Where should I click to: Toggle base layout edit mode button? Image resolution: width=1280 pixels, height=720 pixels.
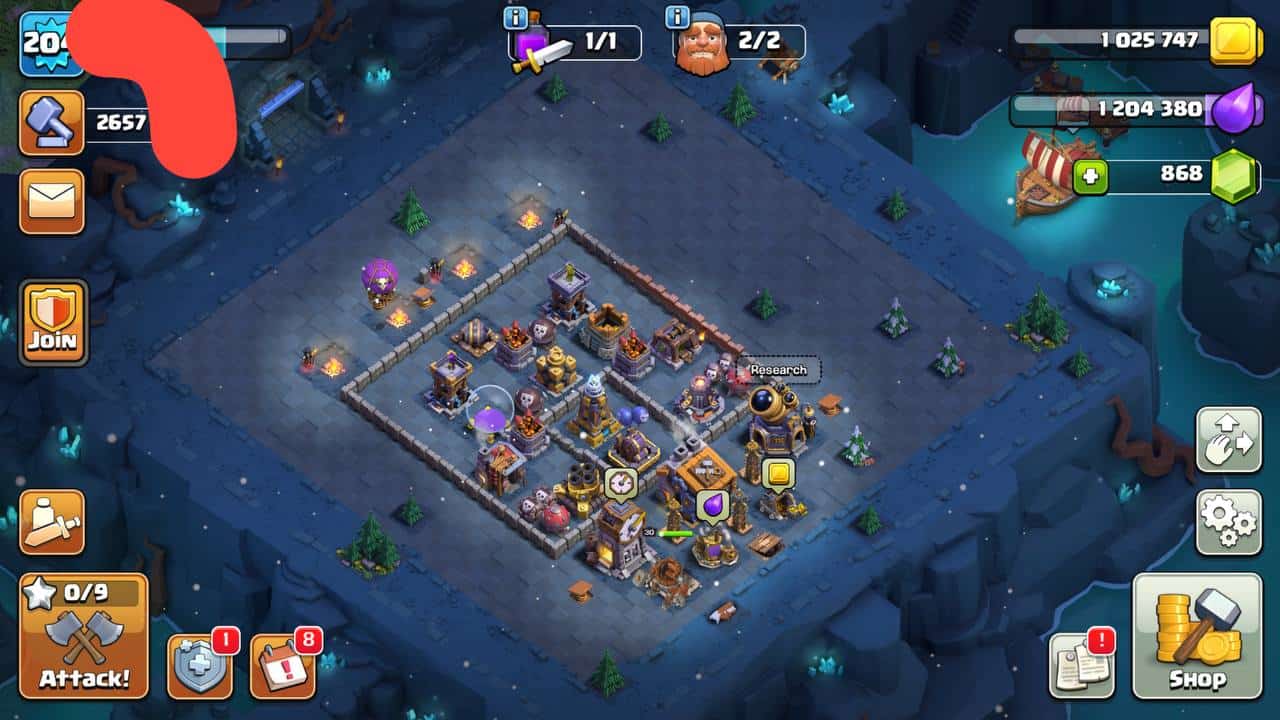click(1228, 440)
